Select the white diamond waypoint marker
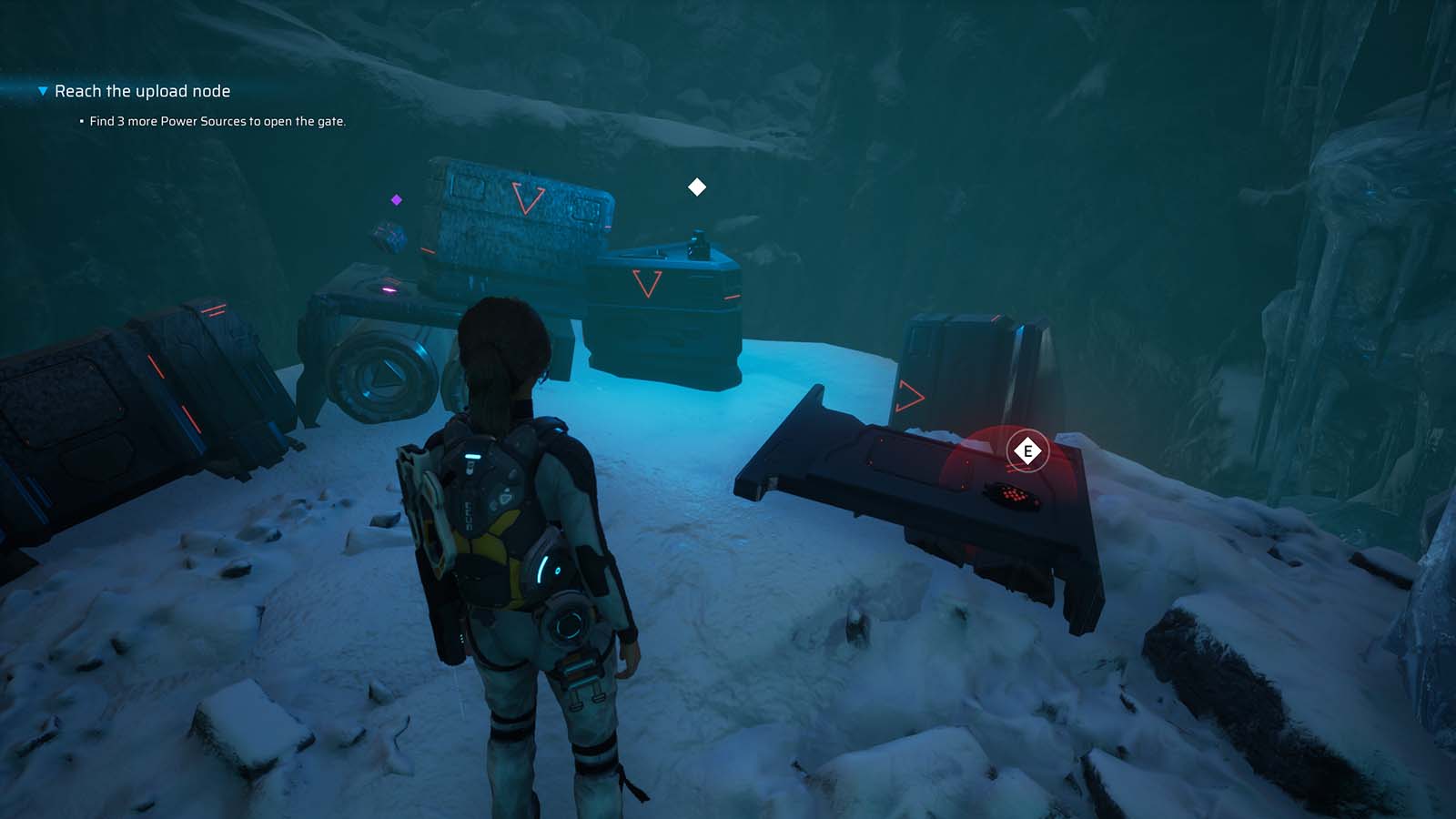 click(697, 187)
